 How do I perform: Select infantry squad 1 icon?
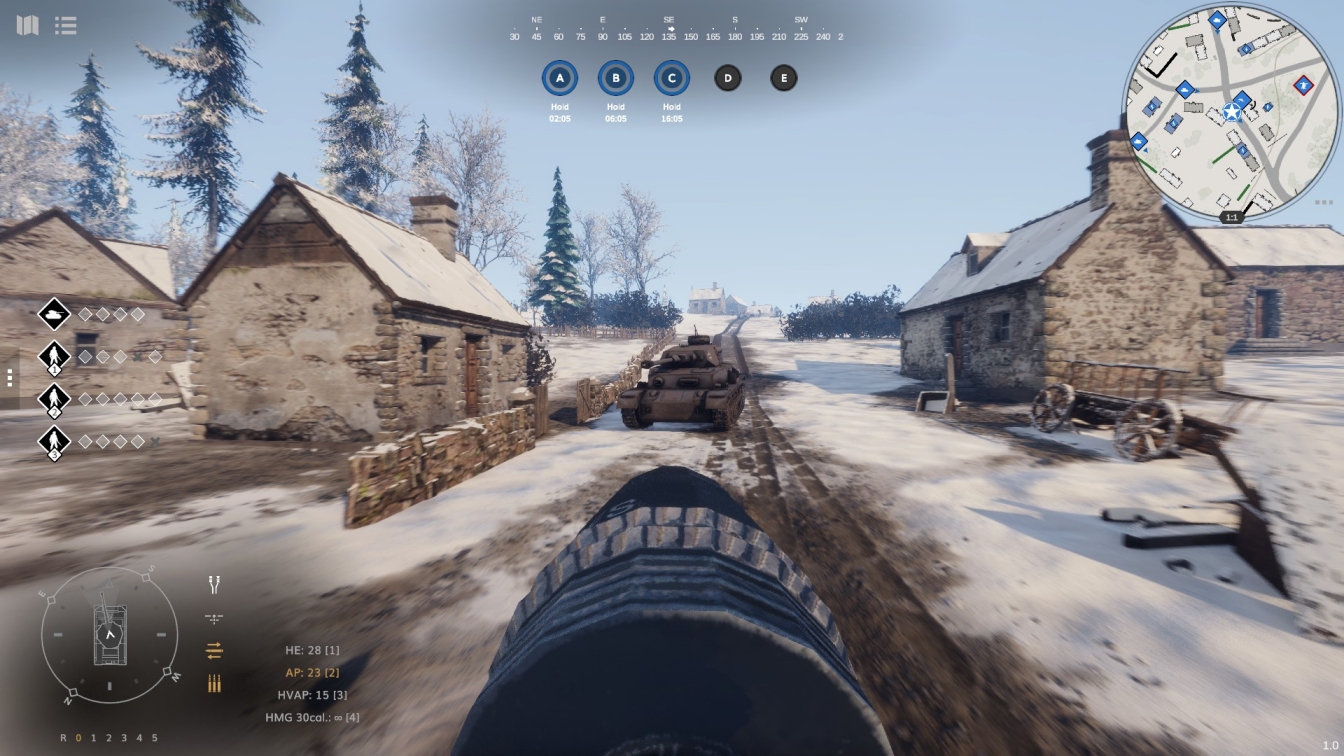pos(54,357)
